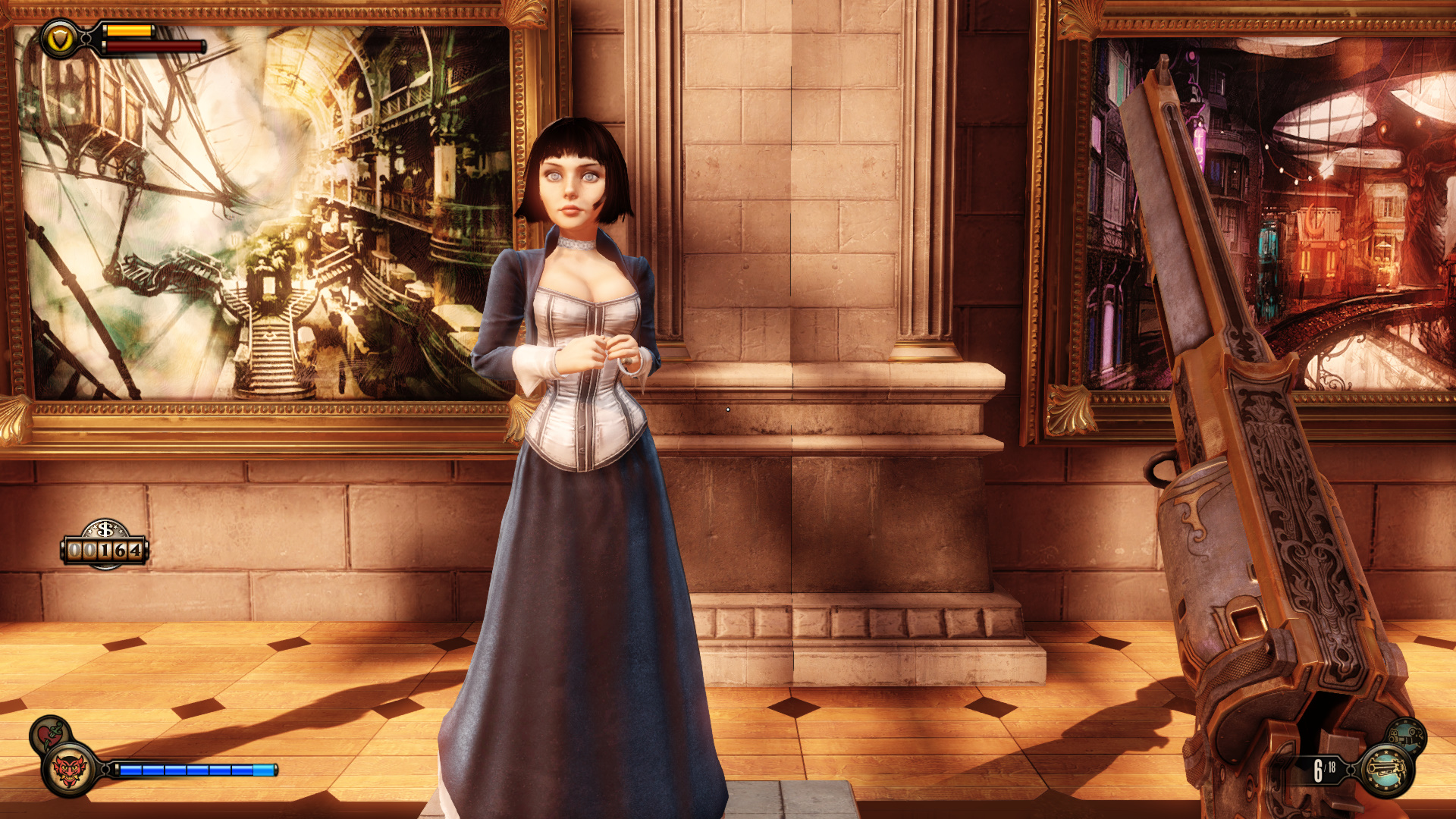Screen dimensions: 1456x819
Task: Click the equipped hand cannon weapon icon
Action: (1387, 770)
